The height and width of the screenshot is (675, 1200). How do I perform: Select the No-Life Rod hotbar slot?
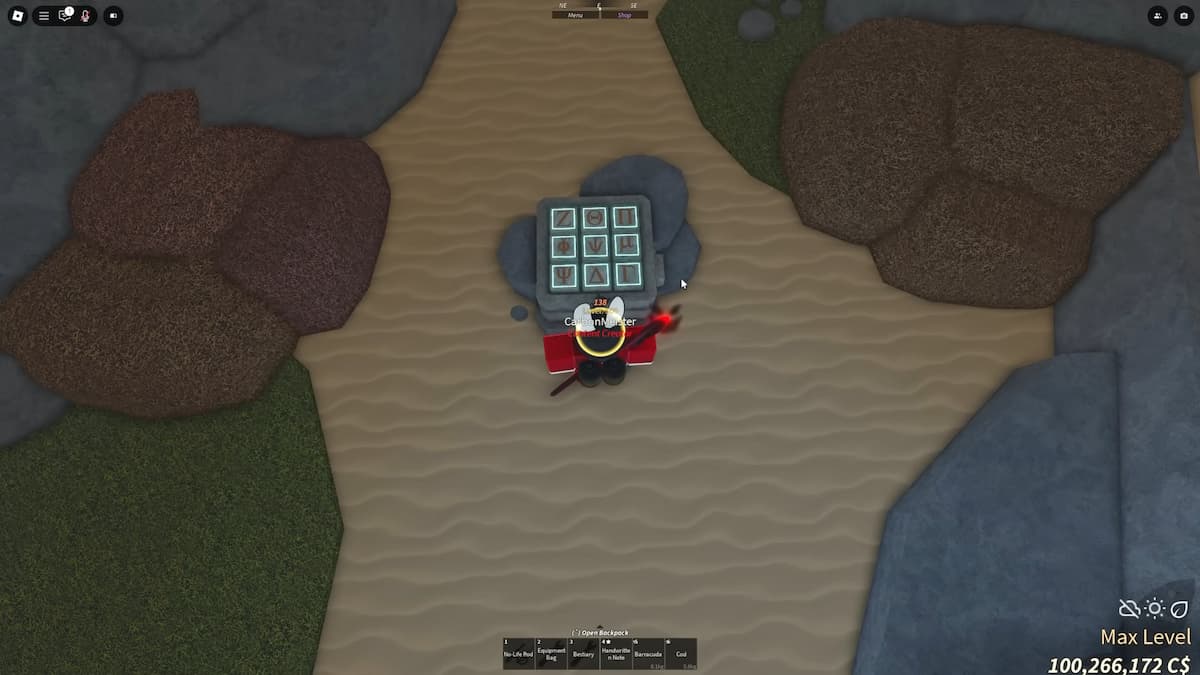pyautogui.click(x=518, y=653)
